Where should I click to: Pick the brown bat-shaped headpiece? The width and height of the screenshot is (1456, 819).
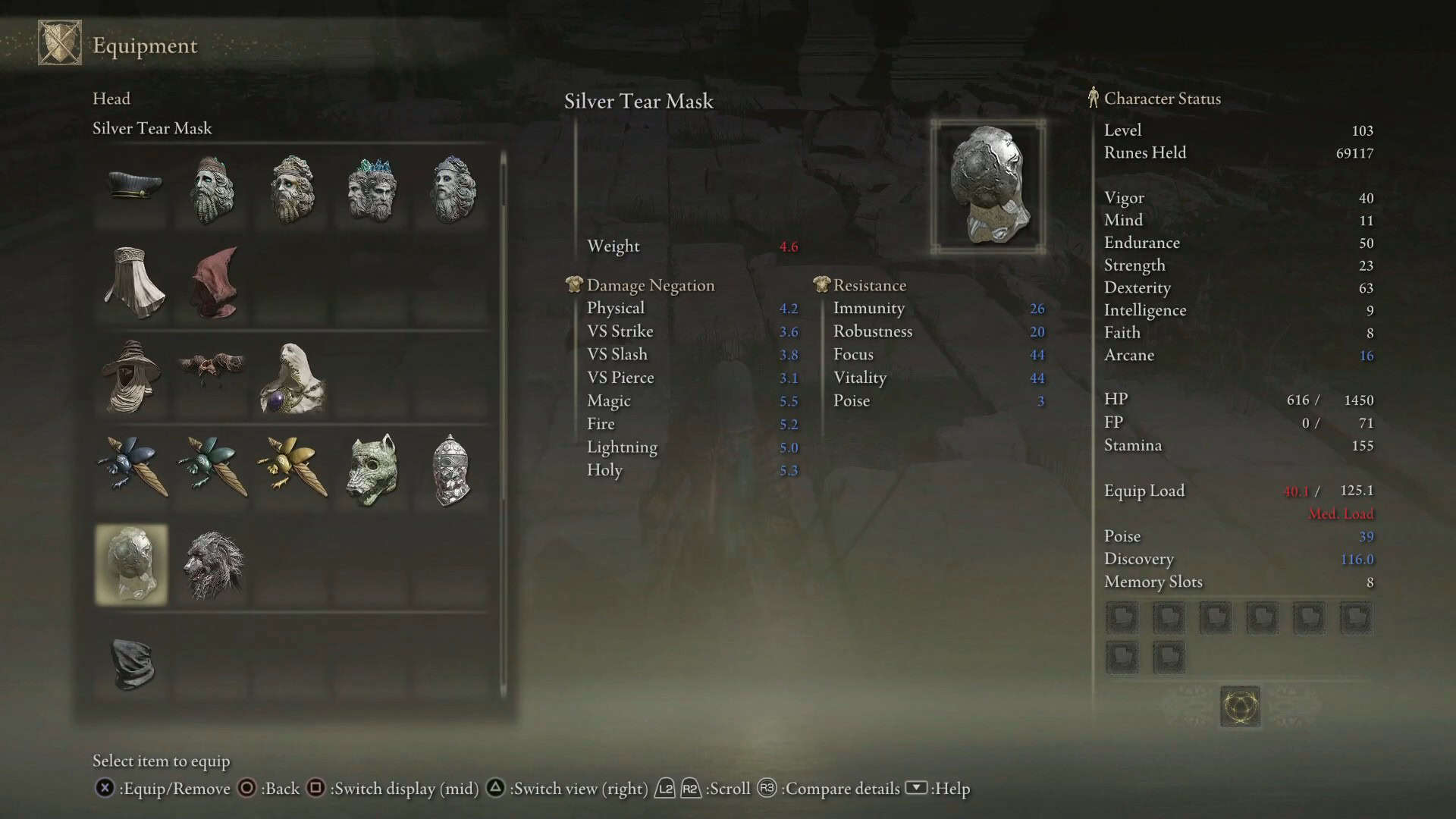point(212,367)
